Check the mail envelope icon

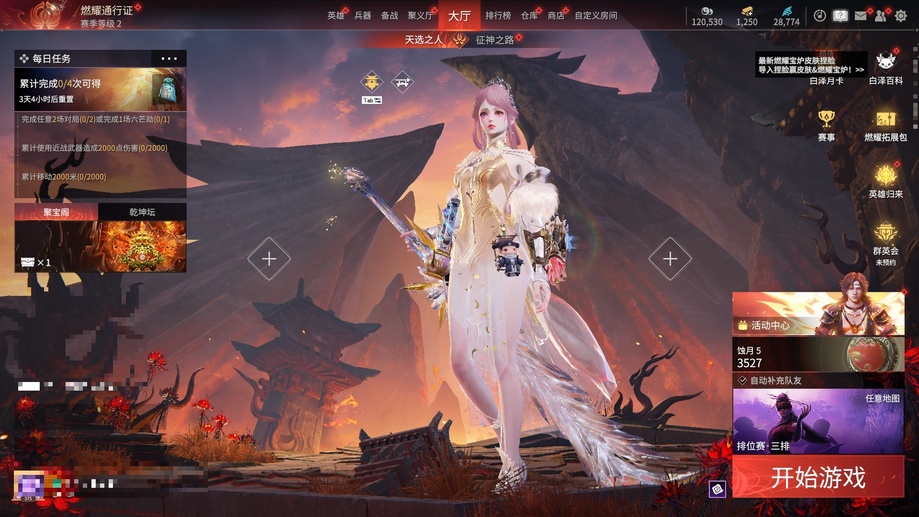coord(860,16)
